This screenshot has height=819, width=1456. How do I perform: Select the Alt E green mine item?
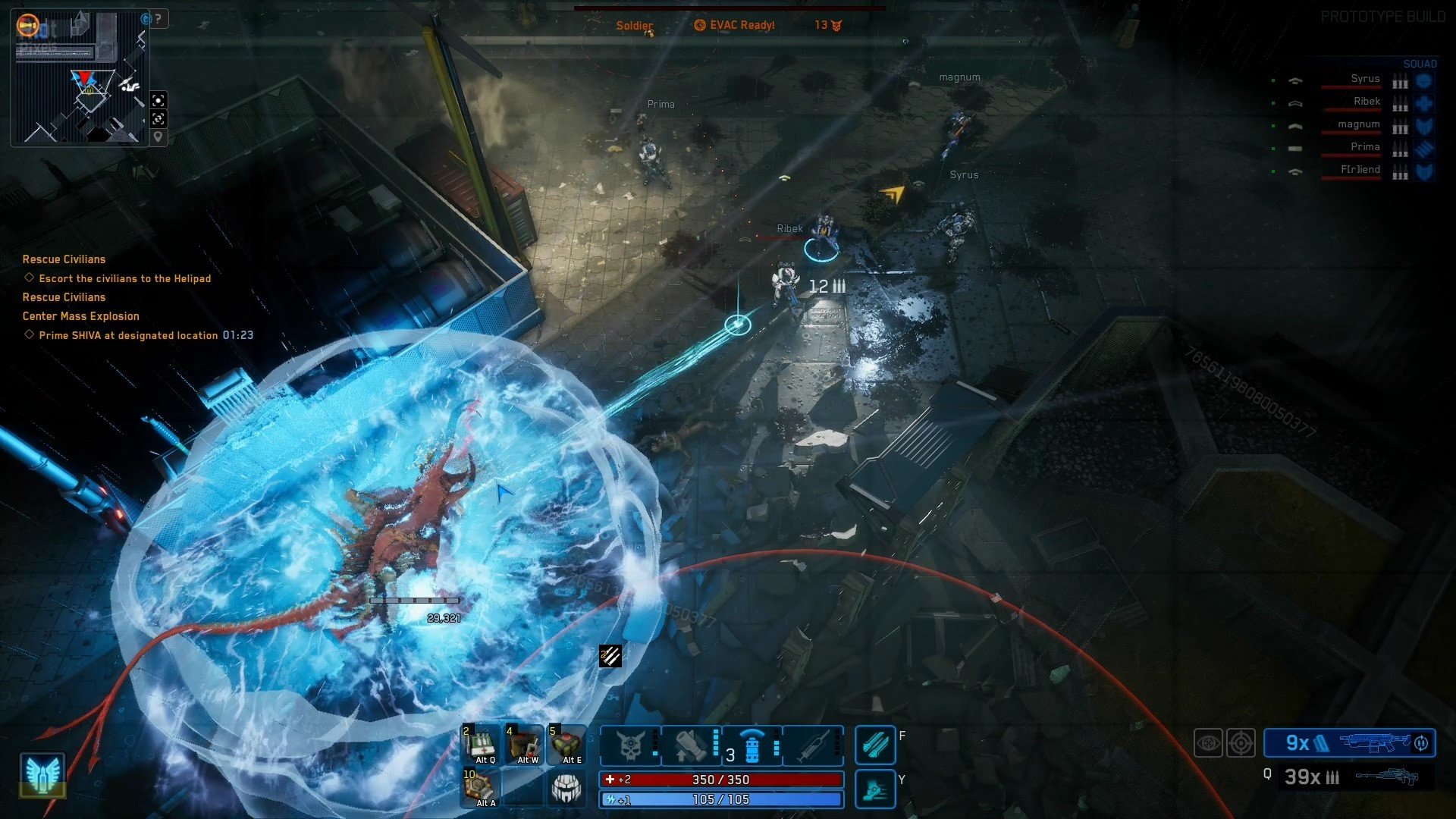tap(567, 745)
